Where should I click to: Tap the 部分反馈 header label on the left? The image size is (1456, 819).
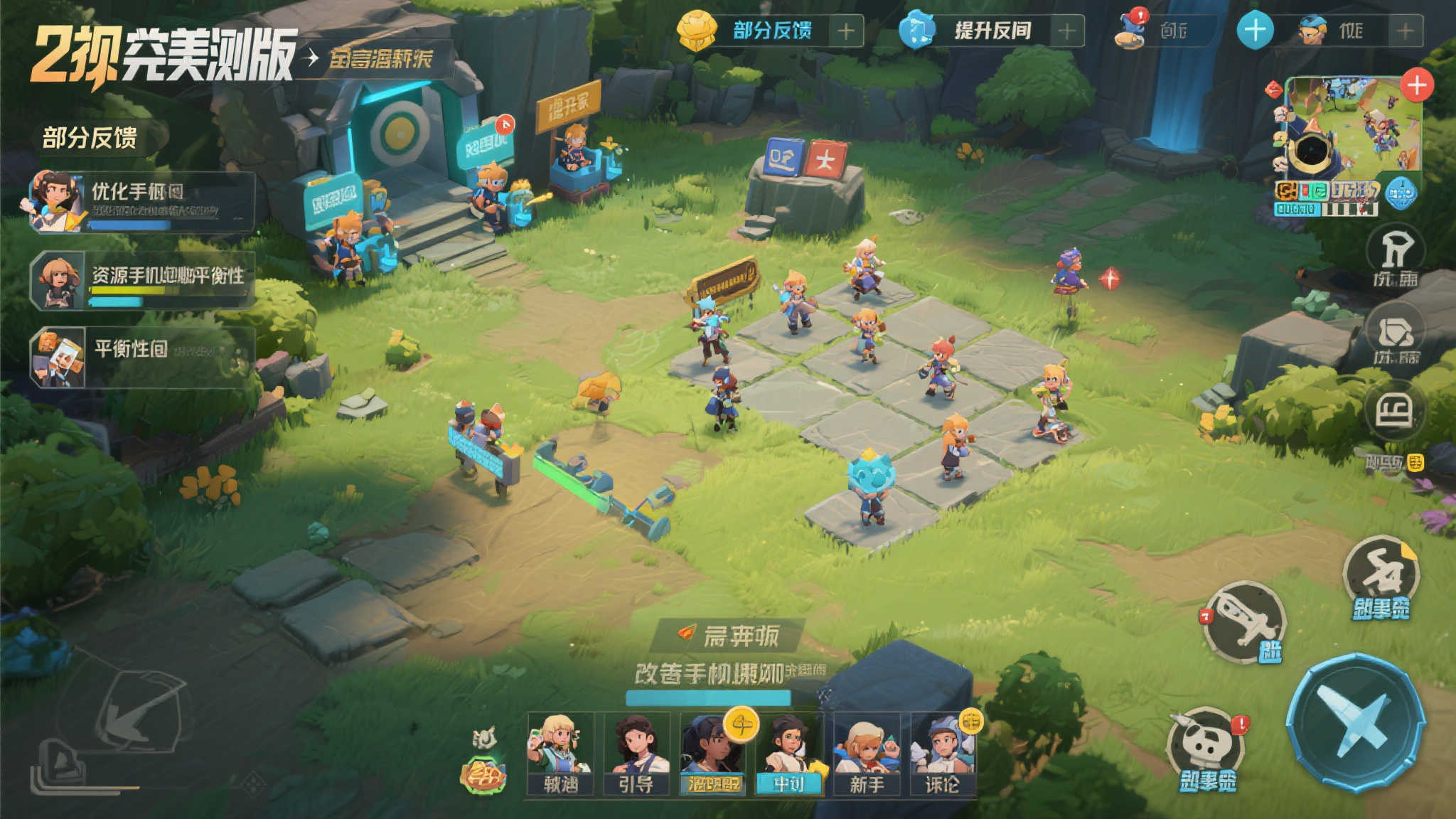pyautogui.click(x=90, y=137)
